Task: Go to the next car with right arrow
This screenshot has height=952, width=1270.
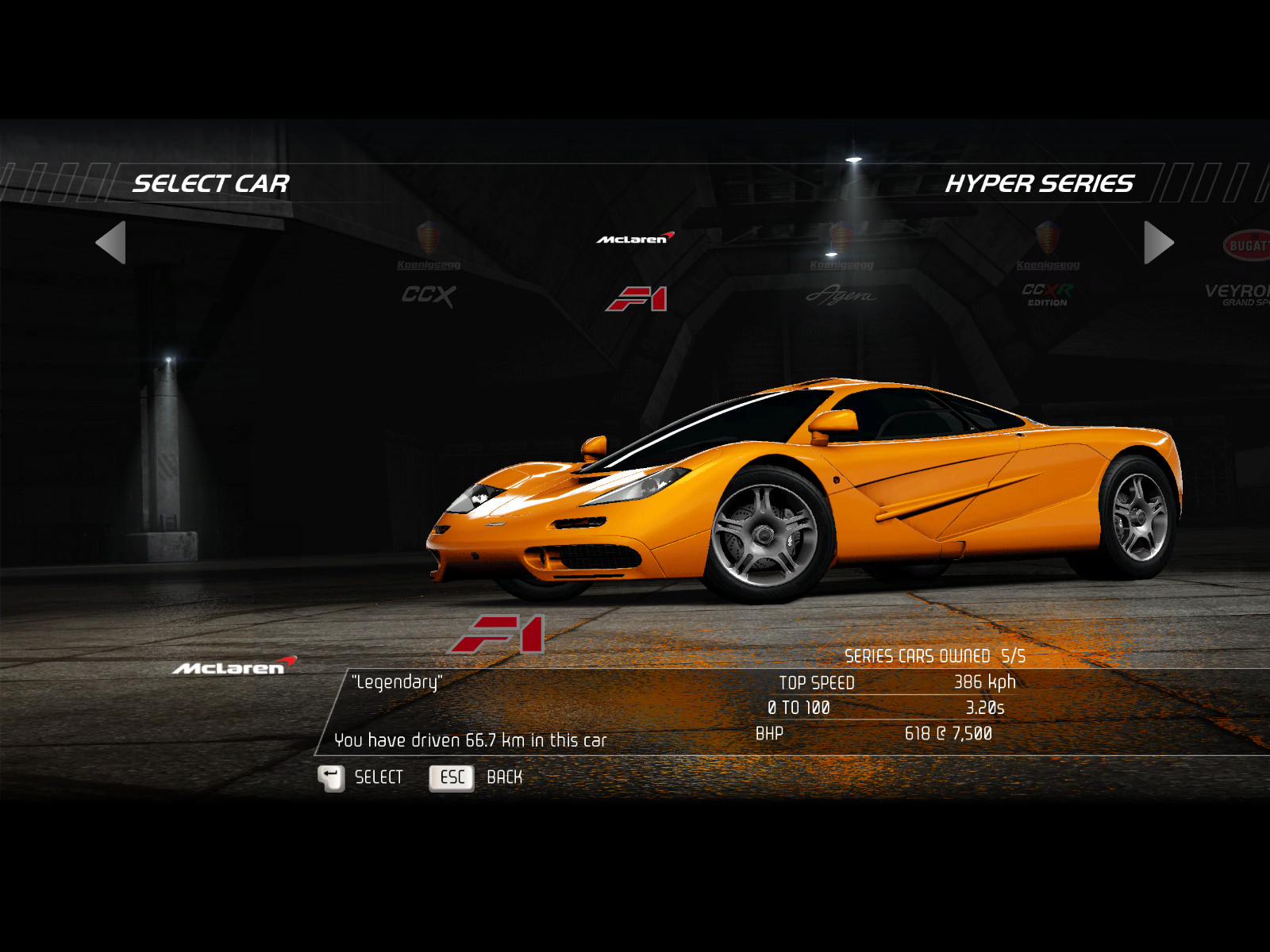Action: pos(1158,243)
